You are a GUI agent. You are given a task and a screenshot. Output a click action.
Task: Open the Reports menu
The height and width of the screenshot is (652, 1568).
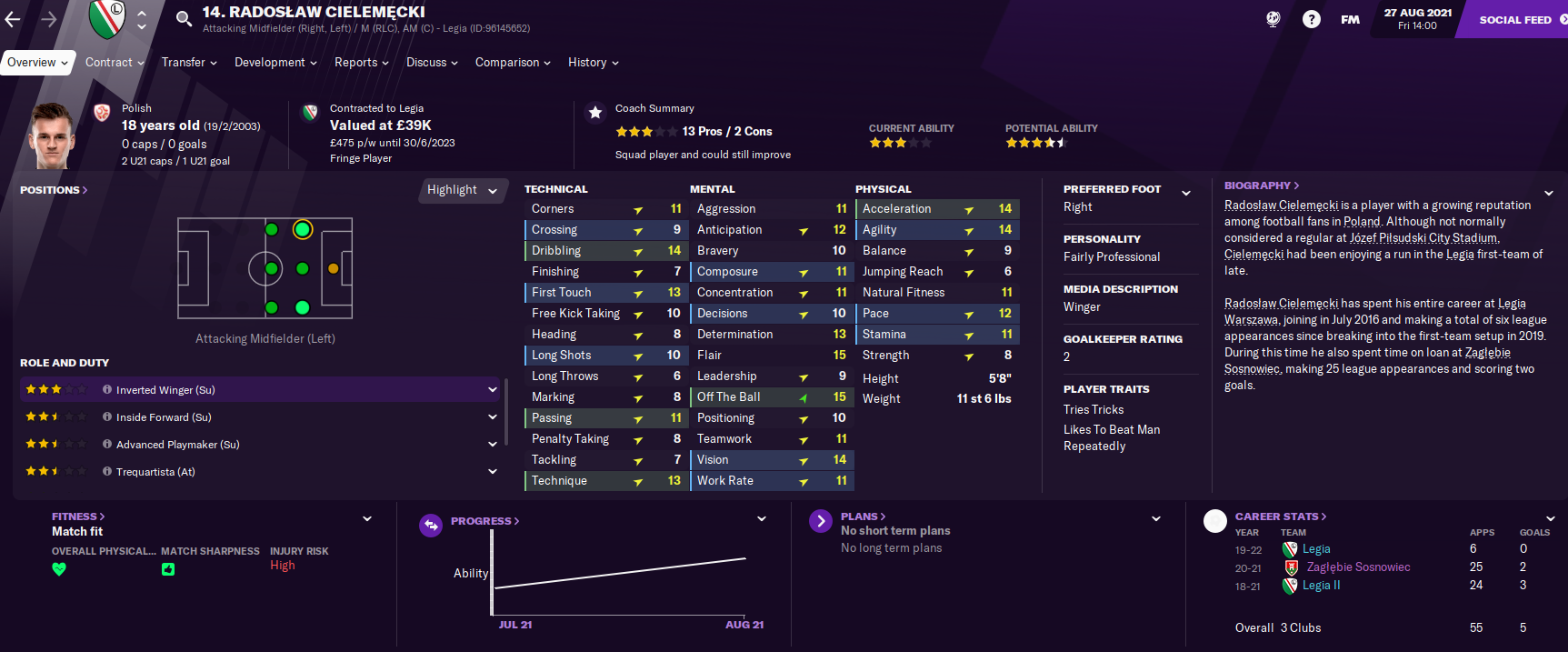tap(361, 63)
